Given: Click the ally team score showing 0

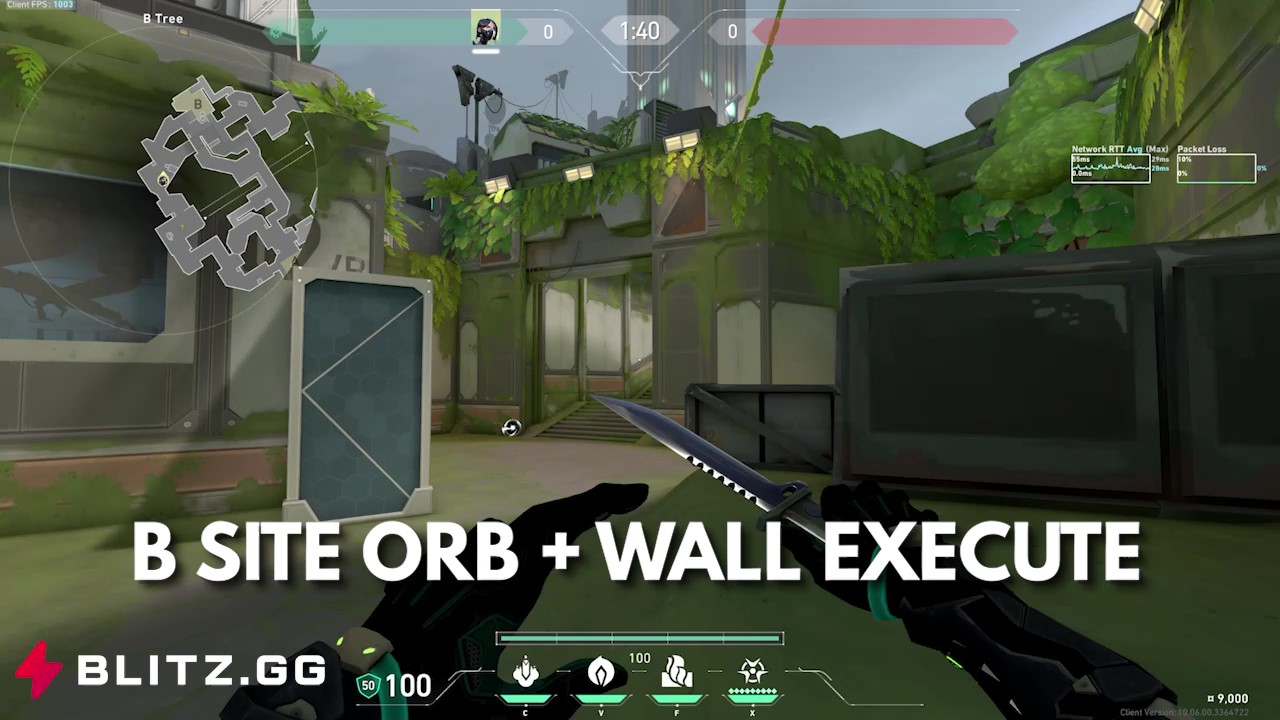Looking at the screenshot, I should (548, 31).
